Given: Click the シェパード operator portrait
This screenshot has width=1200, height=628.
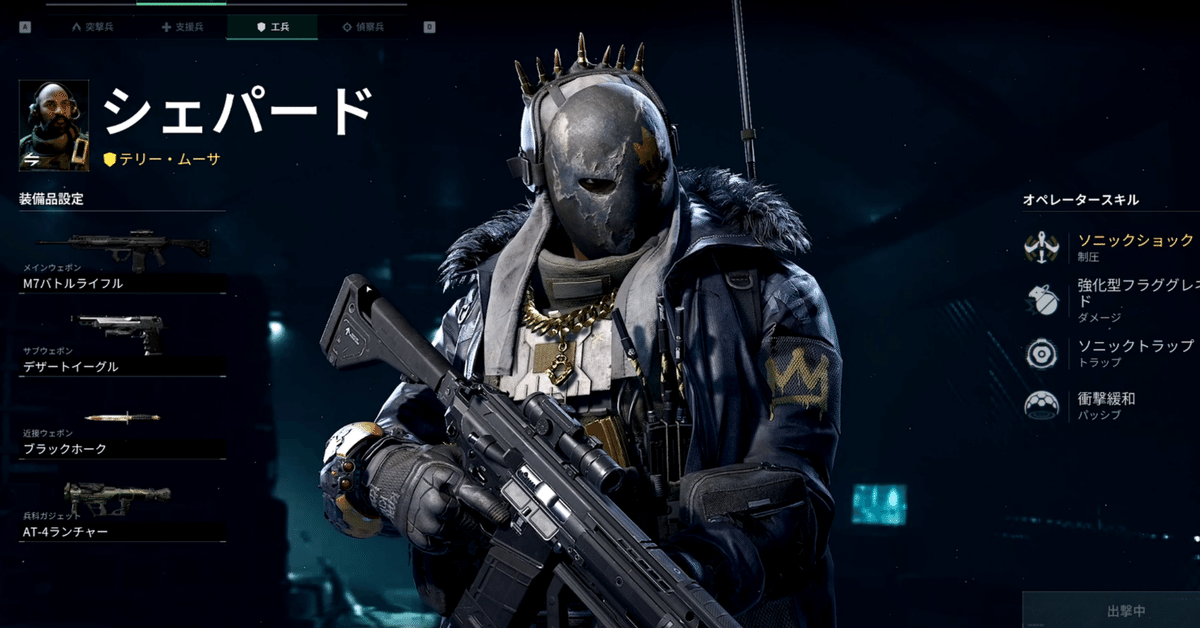Looking at the screenshot, I should (x=54, y=125).
